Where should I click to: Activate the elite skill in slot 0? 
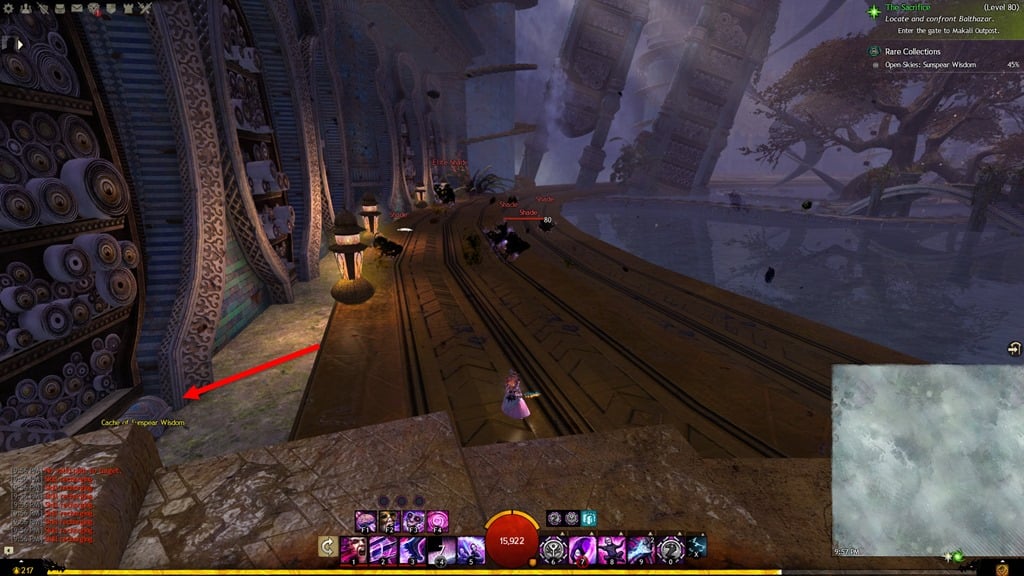click(x=670, y=551)
